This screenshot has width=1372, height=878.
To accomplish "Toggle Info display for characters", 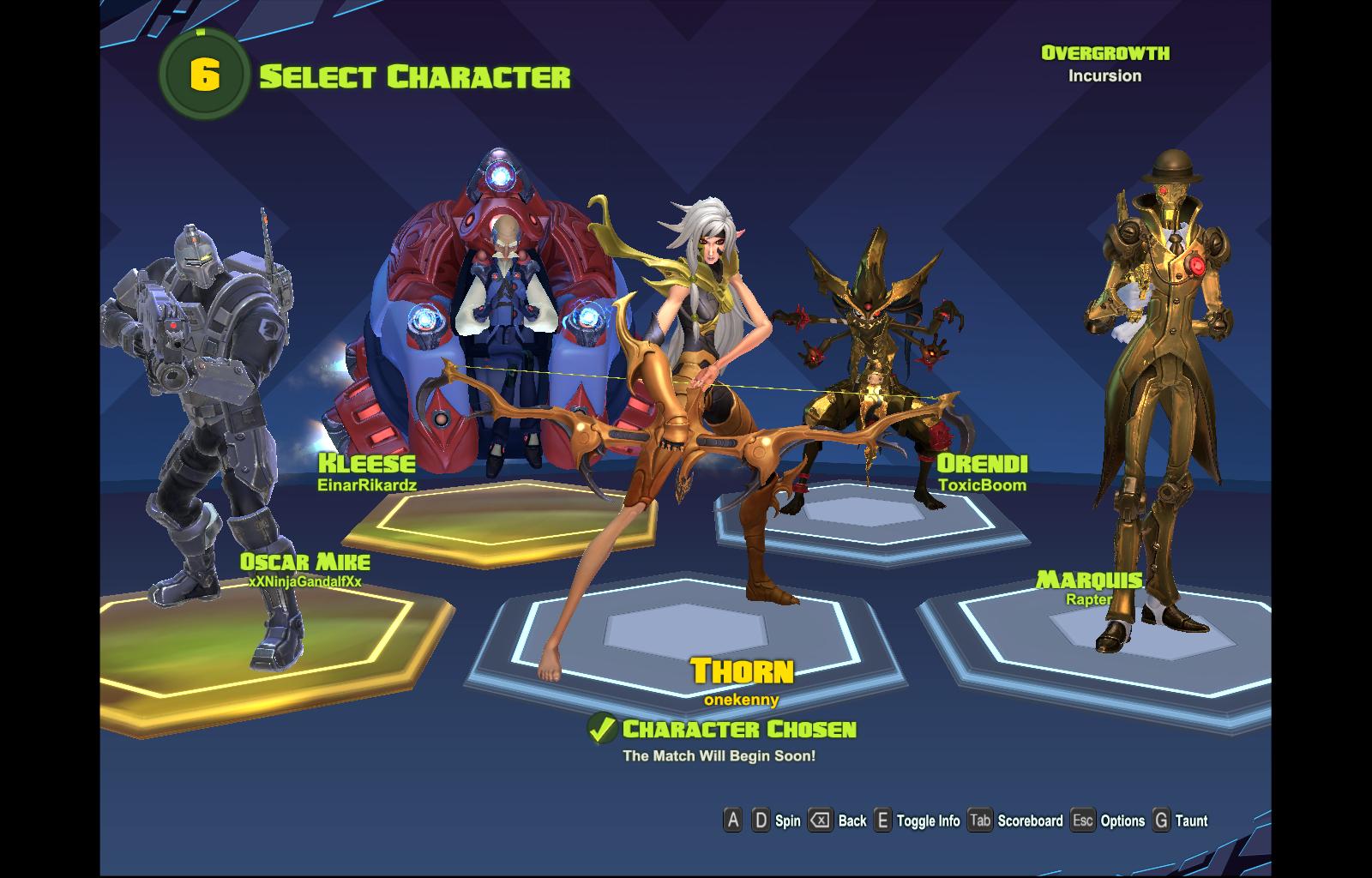I will tap(917, 821).
